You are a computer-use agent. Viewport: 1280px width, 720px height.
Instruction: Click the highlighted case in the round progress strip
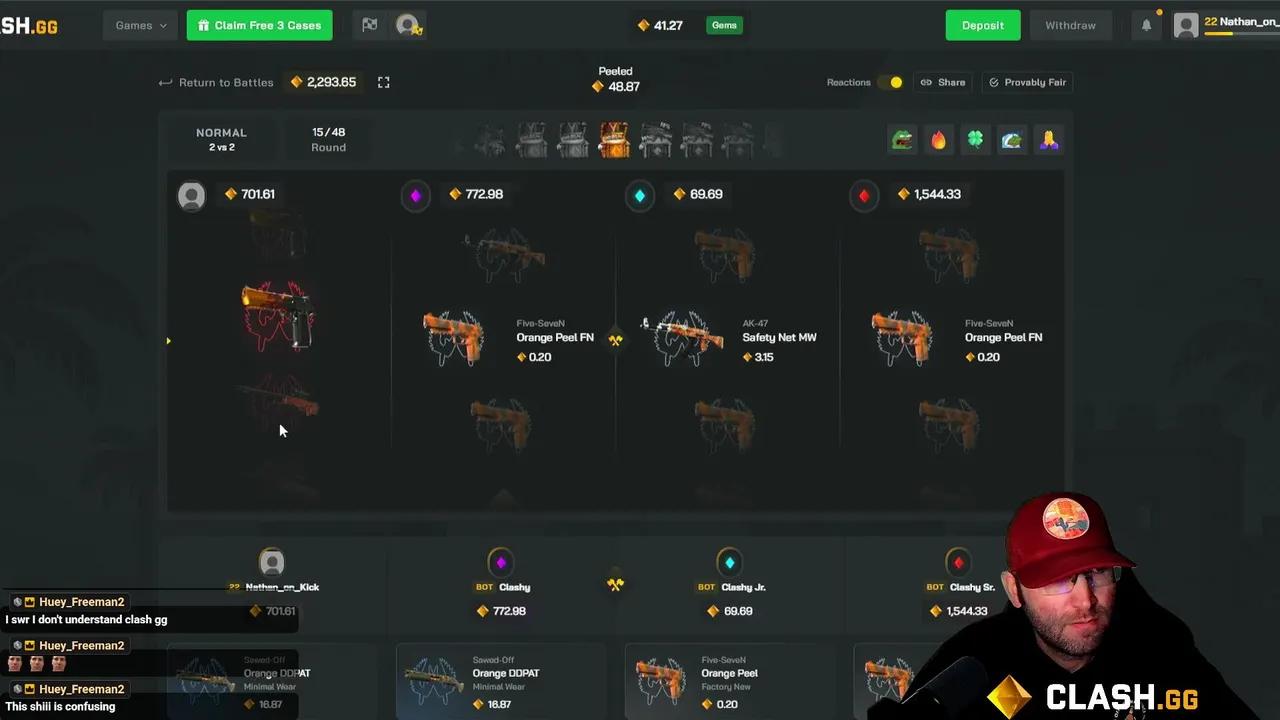click(613, 139)
